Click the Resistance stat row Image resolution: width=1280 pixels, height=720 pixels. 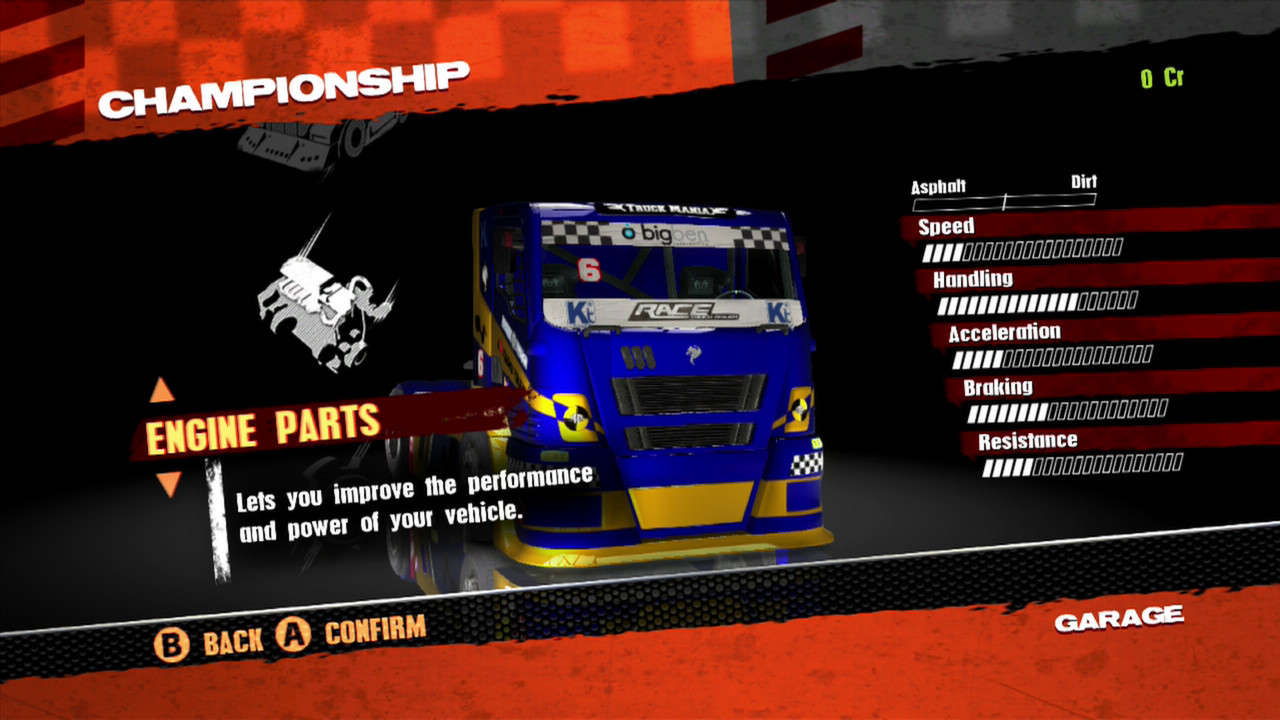pyautogui.click(x=1030, y=440)
